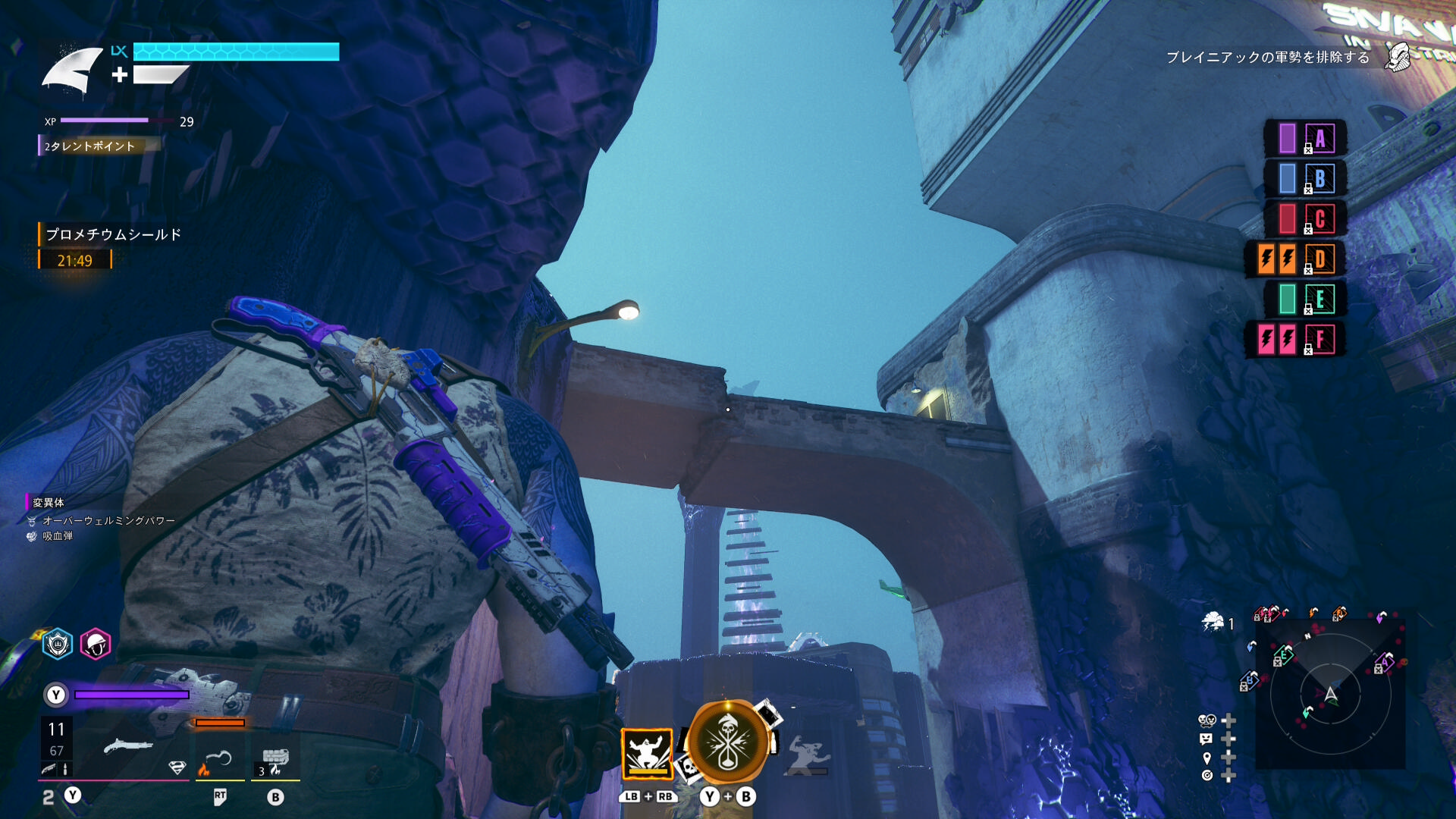The height and width of the screenshot is (819, 1456).
Task: Open the talent points notification
Action: click(89, 146)
